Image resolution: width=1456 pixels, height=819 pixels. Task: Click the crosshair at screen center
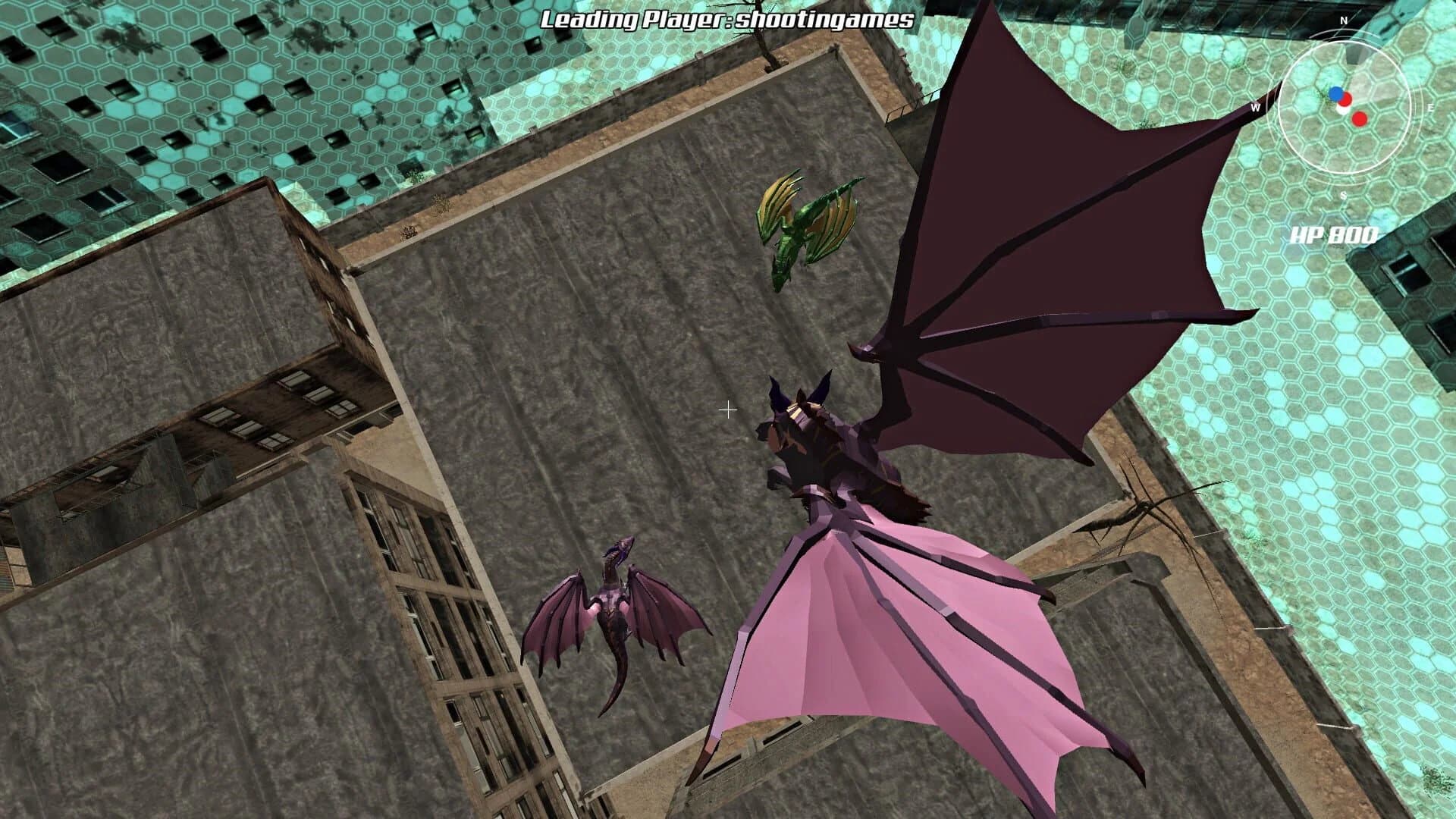coord(729,410)
